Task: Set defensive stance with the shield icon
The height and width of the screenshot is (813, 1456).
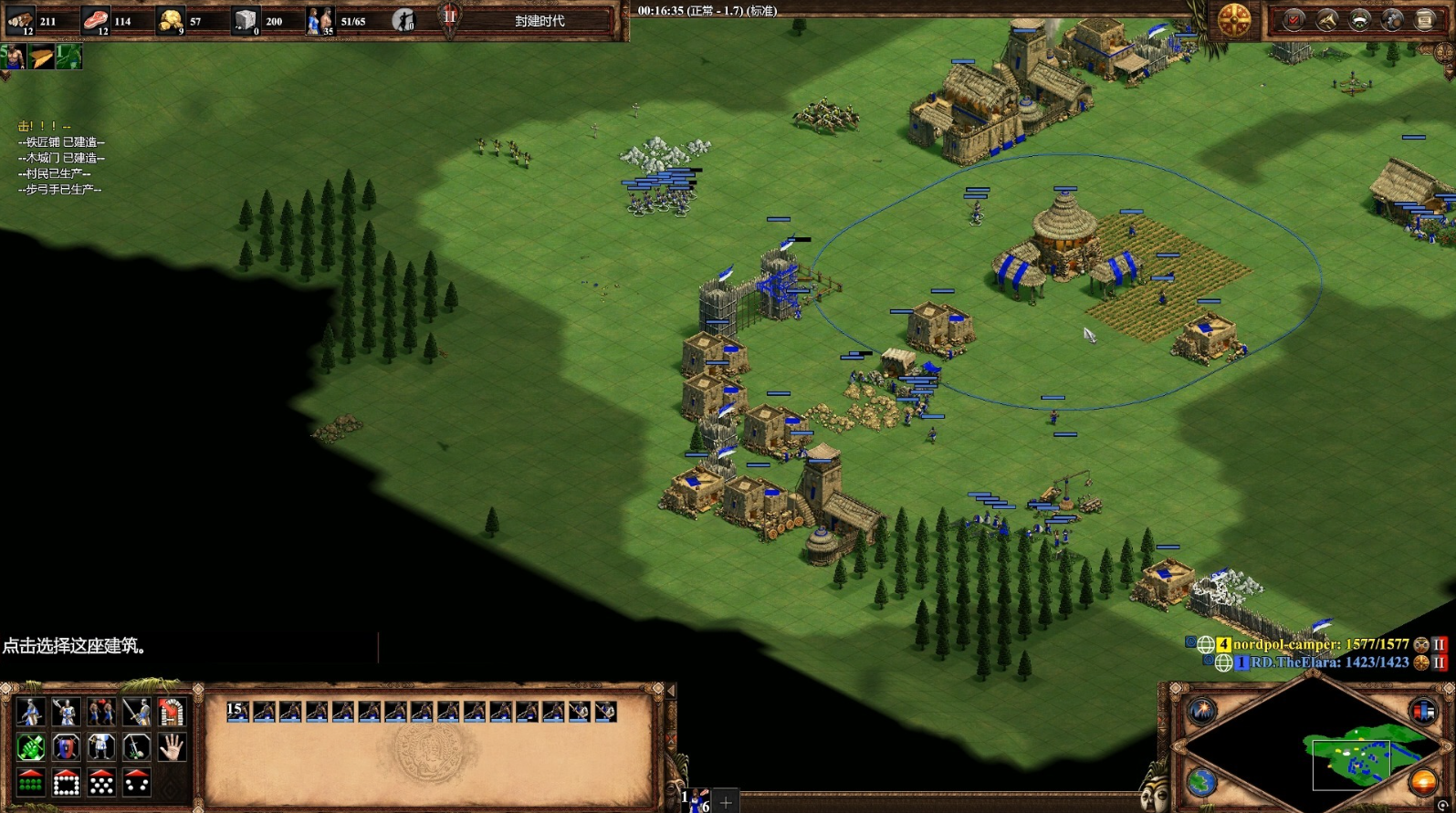Action: [66, 747]
